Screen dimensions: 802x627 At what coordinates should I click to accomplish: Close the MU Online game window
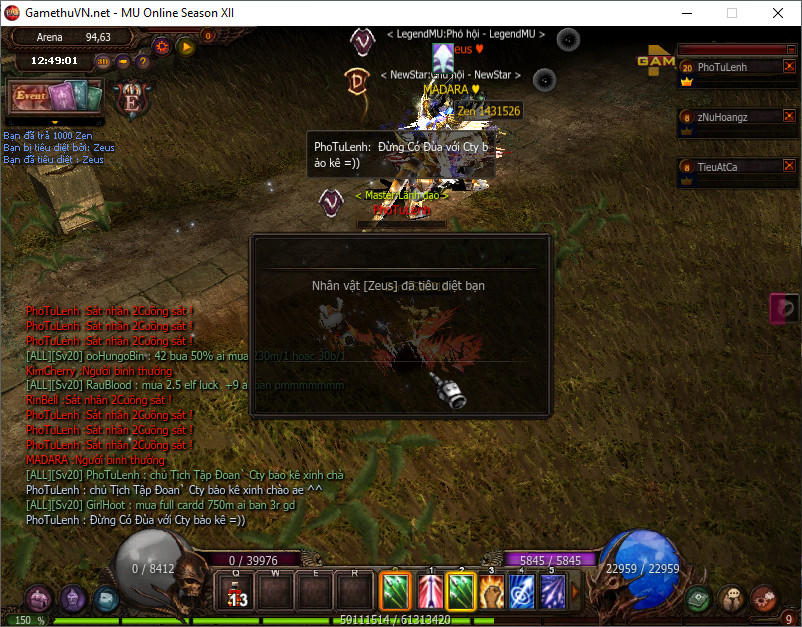click(x=777, y=14)
